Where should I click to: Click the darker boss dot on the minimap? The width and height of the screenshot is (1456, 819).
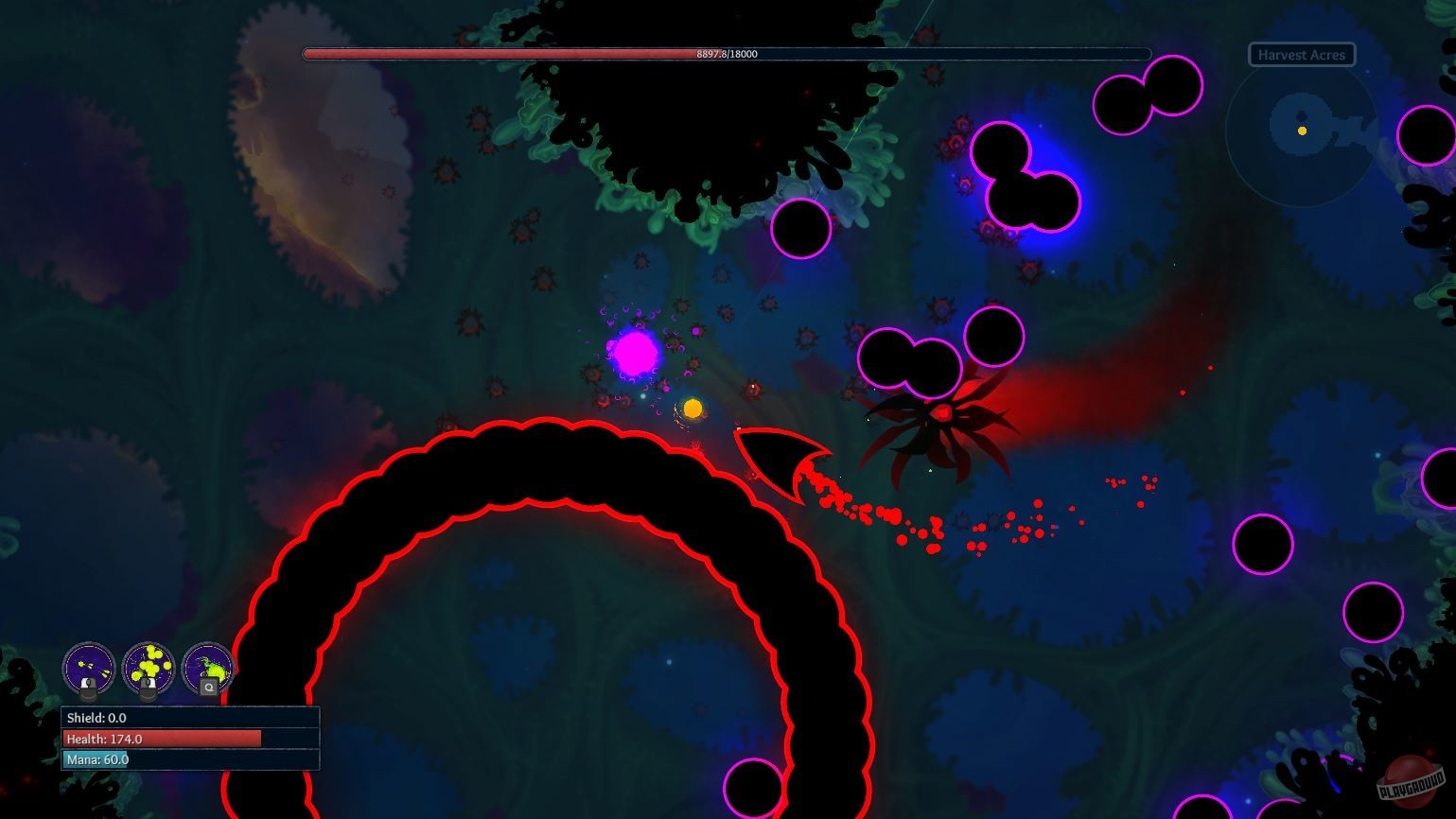click(1302, 115)
